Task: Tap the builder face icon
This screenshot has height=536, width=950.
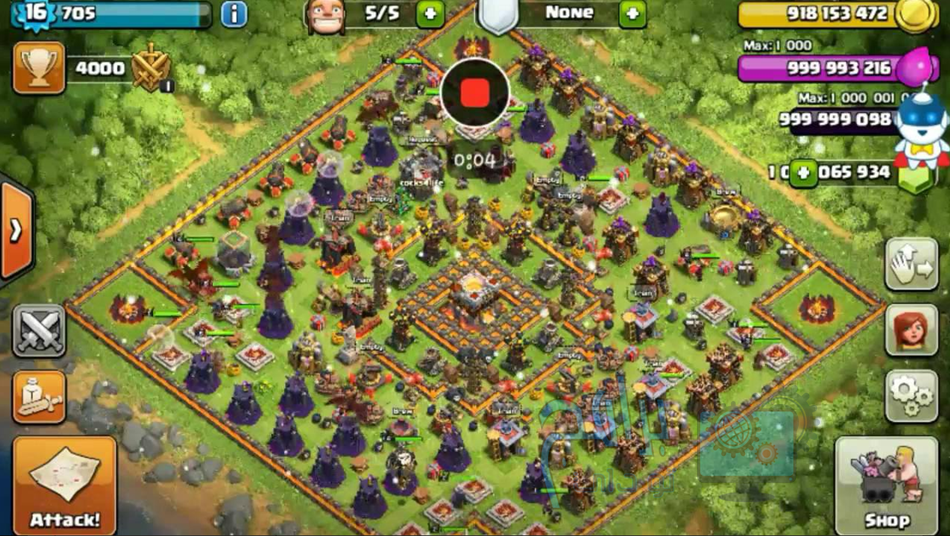Action: [x=325, y=16]
